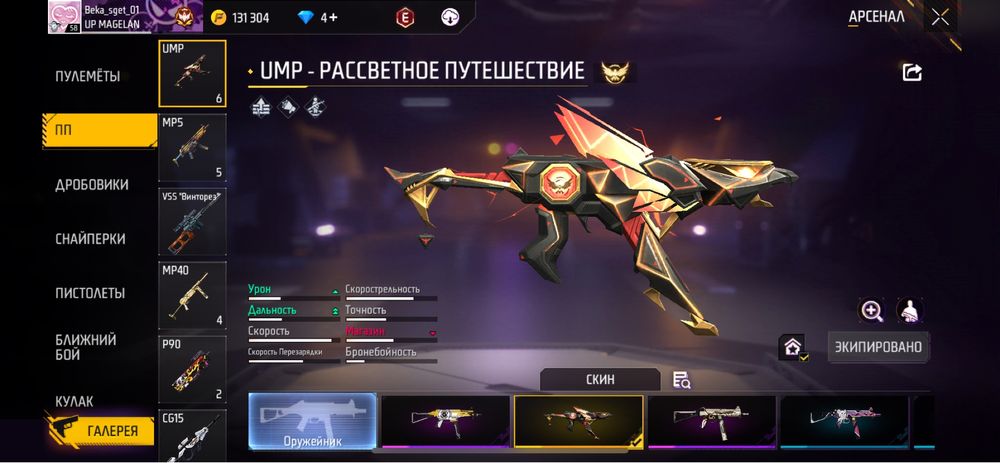Open the Пулемёты weapon category
The height and width of the screenshot is (463, 1000).
click(x=88, y=76)
